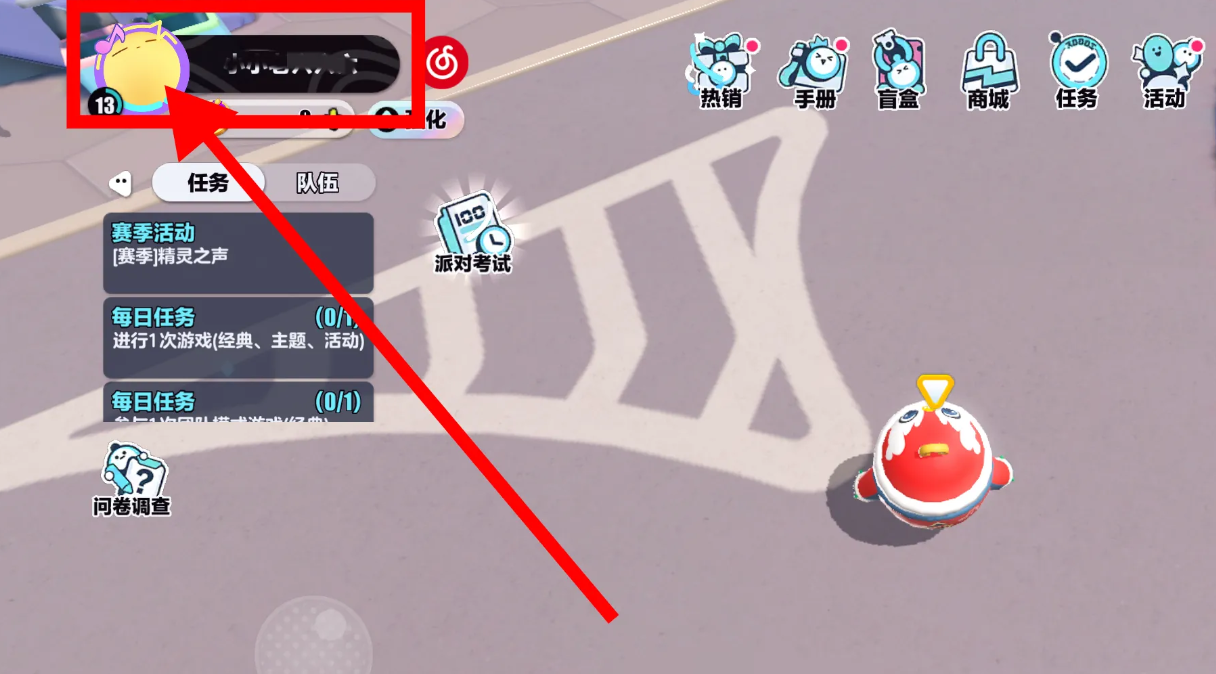1216x674 pixels.
Task: Select the daily task 进行1次游戏 entry
Action: (238, 330)
